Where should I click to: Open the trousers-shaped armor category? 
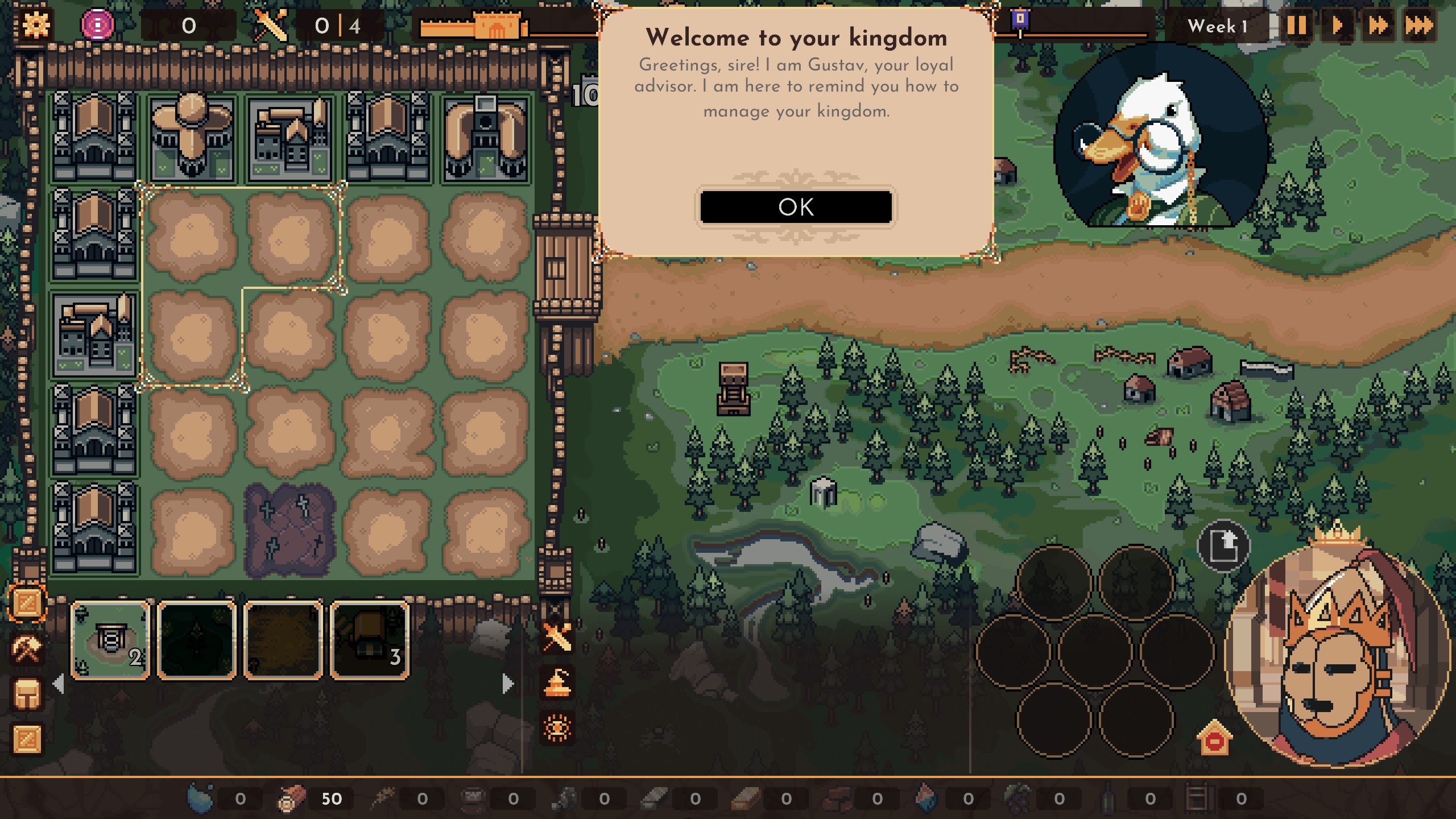click(x=27, y=694)
